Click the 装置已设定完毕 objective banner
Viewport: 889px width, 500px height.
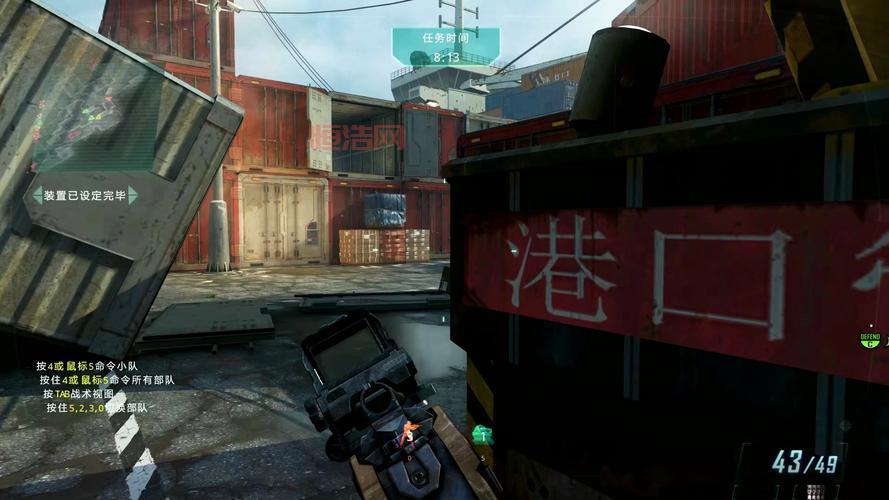pos(85,195)
